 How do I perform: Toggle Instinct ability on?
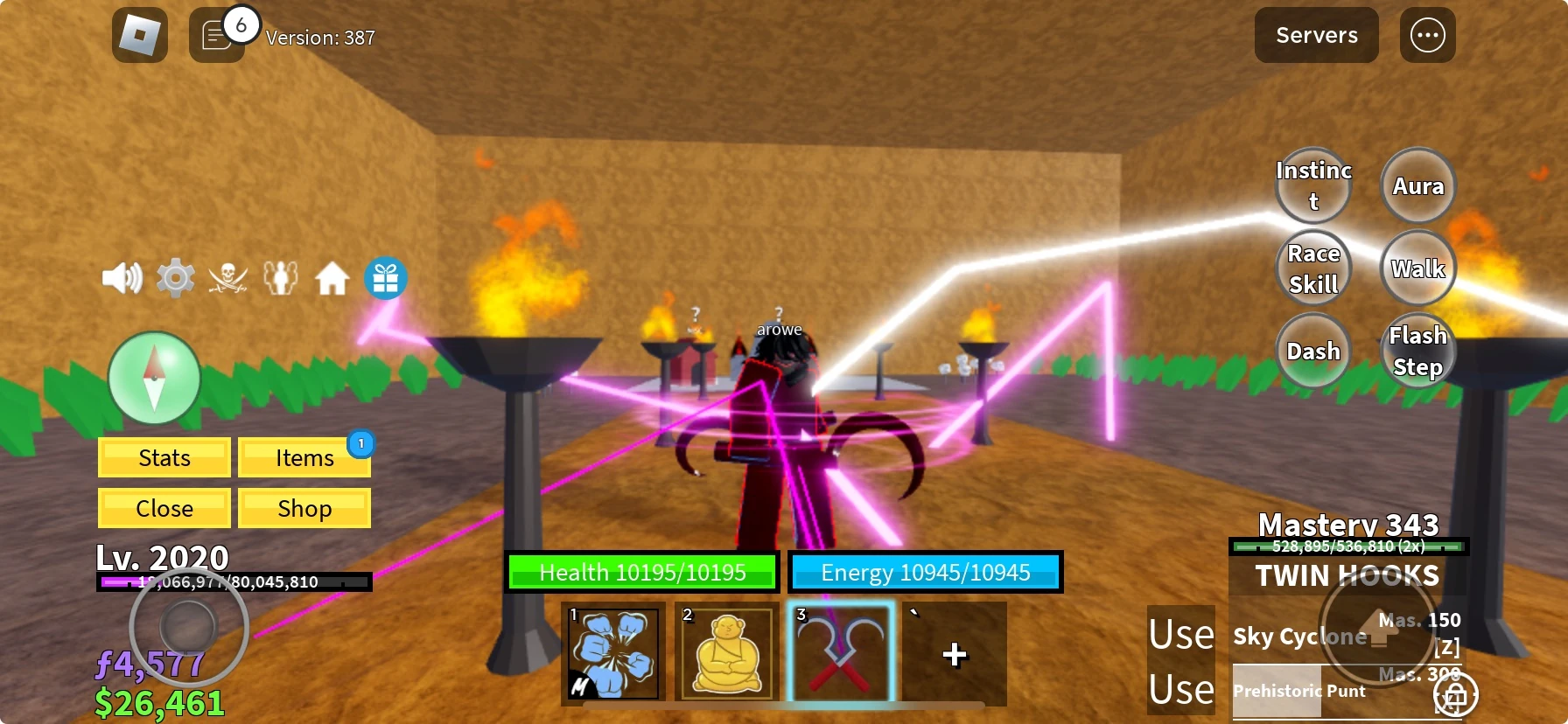tap(1313, 184)
